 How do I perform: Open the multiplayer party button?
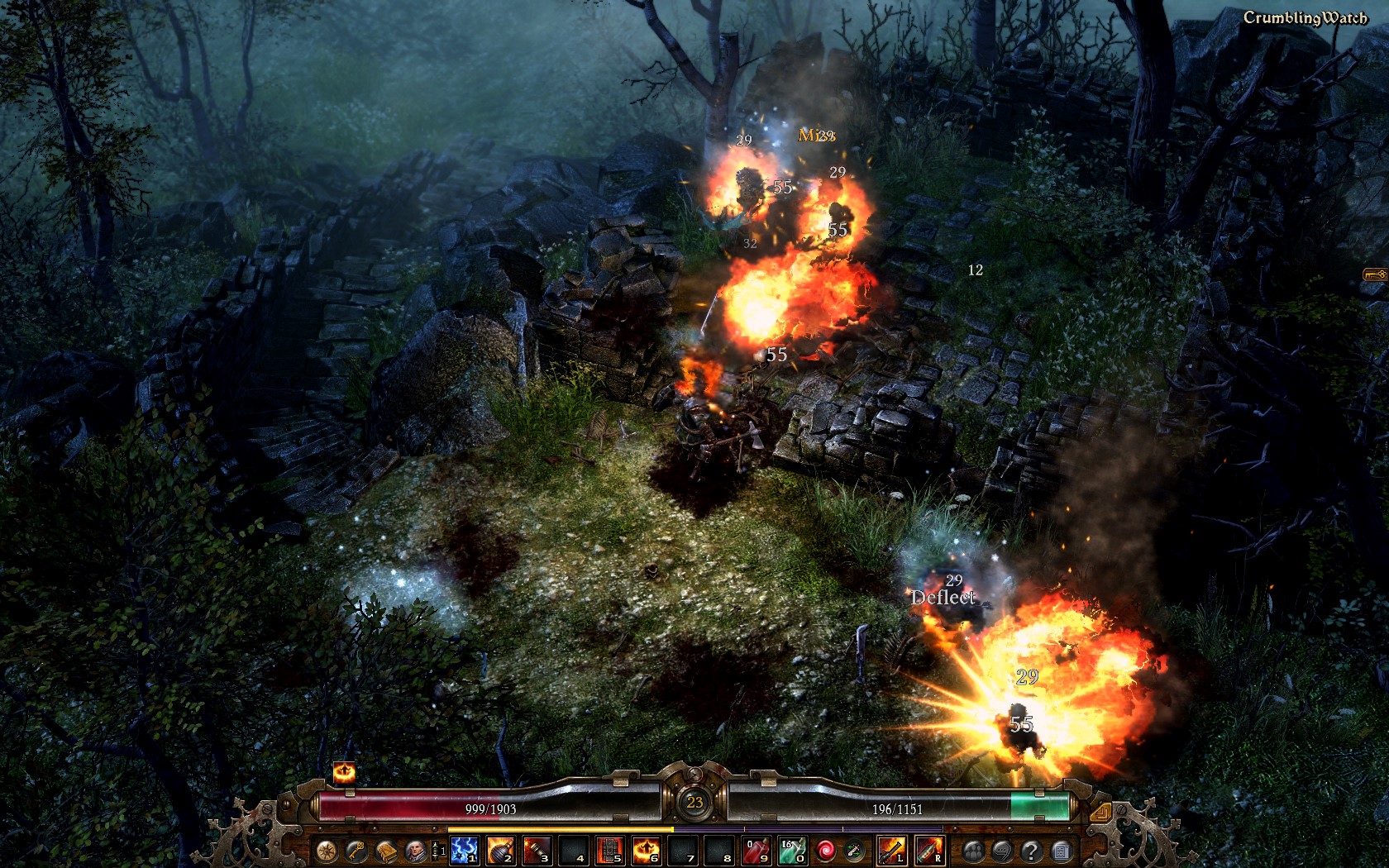tap(973, 851)
